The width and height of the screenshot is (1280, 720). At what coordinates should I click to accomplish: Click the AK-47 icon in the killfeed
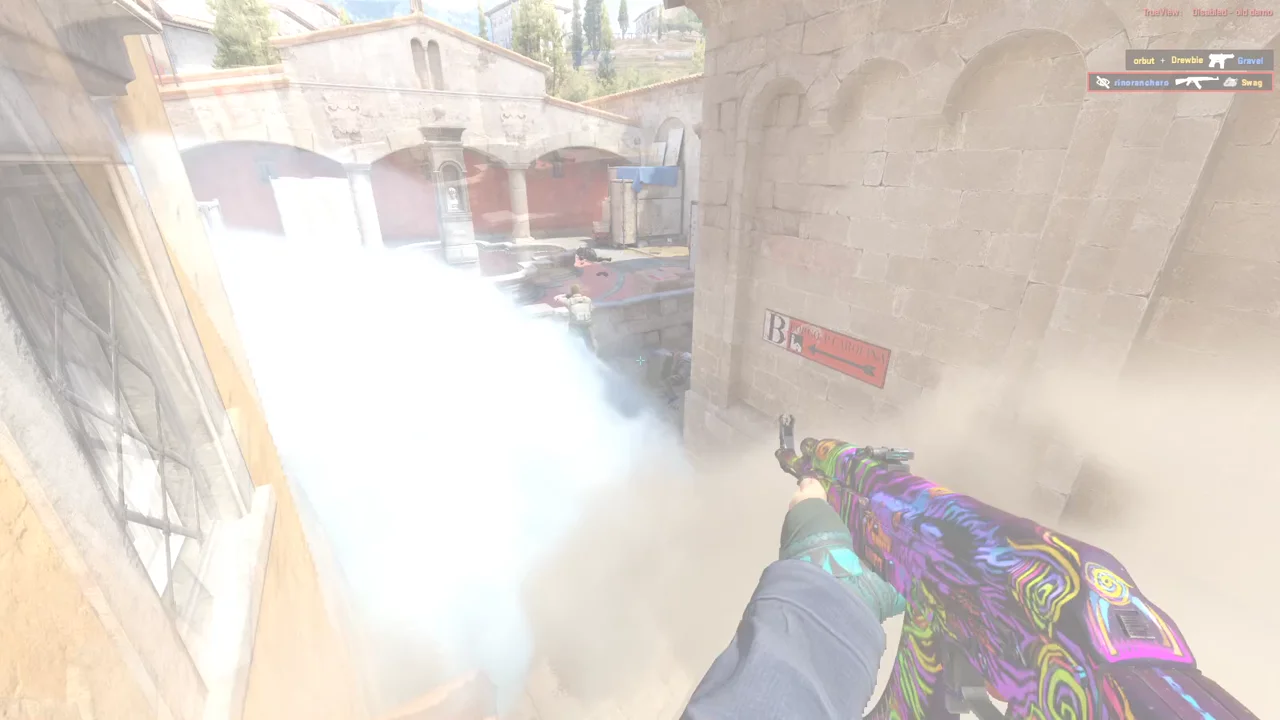1197,82
